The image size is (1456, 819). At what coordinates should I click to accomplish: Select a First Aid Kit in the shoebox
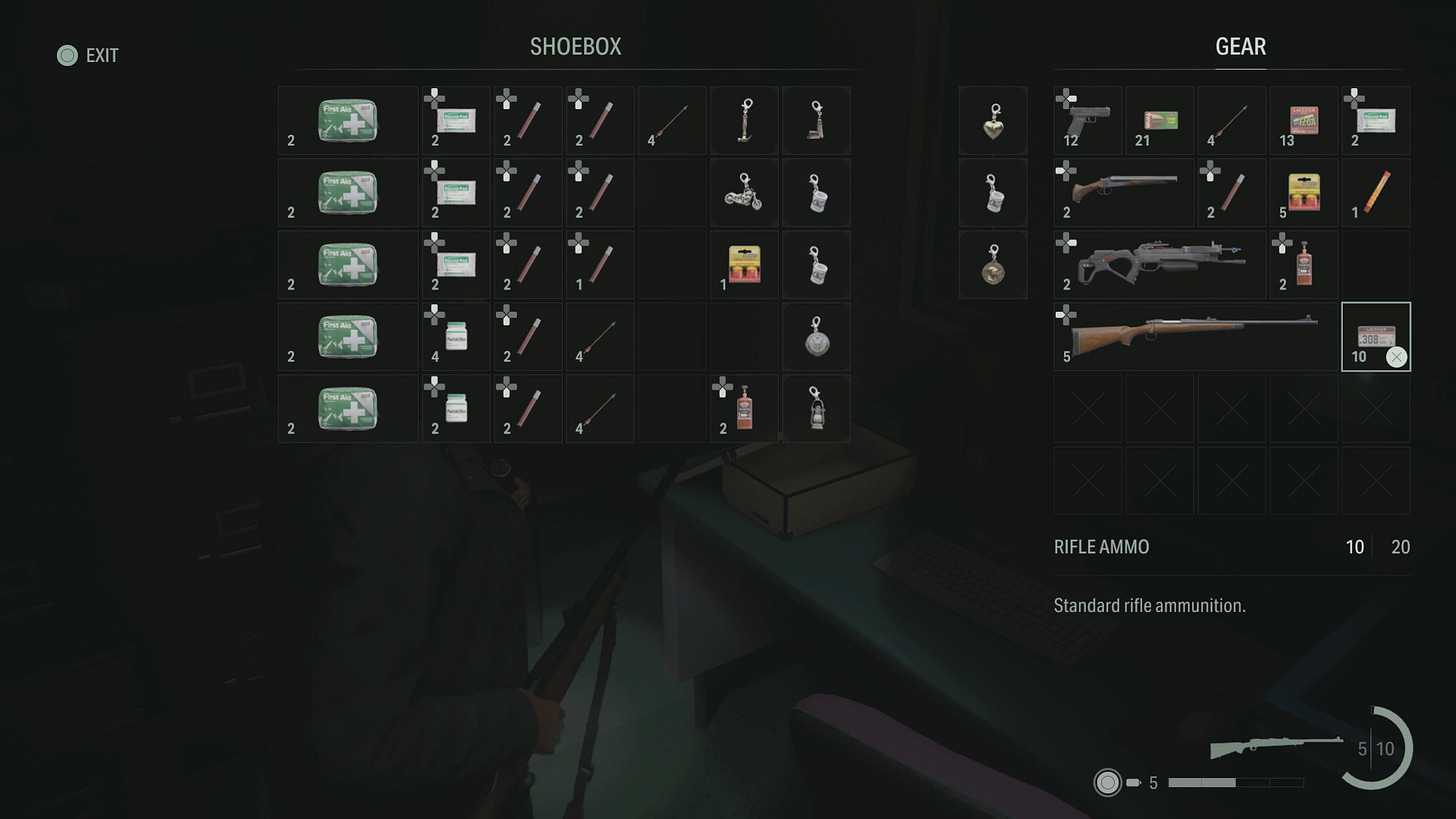pyautogui.click(x=347, y=120)
